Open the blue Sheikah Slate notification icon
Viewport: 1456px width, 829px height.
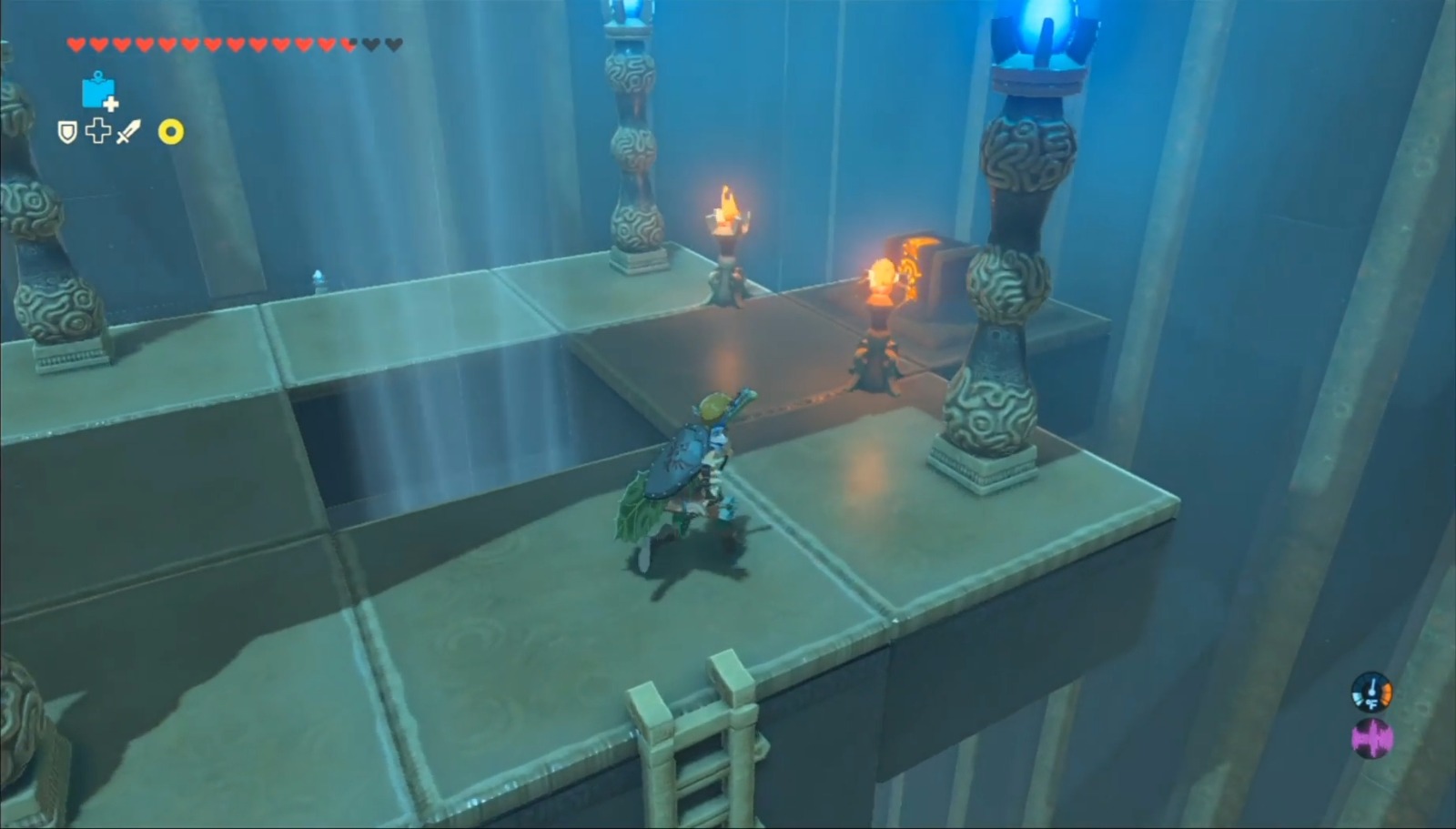(98, 95)
